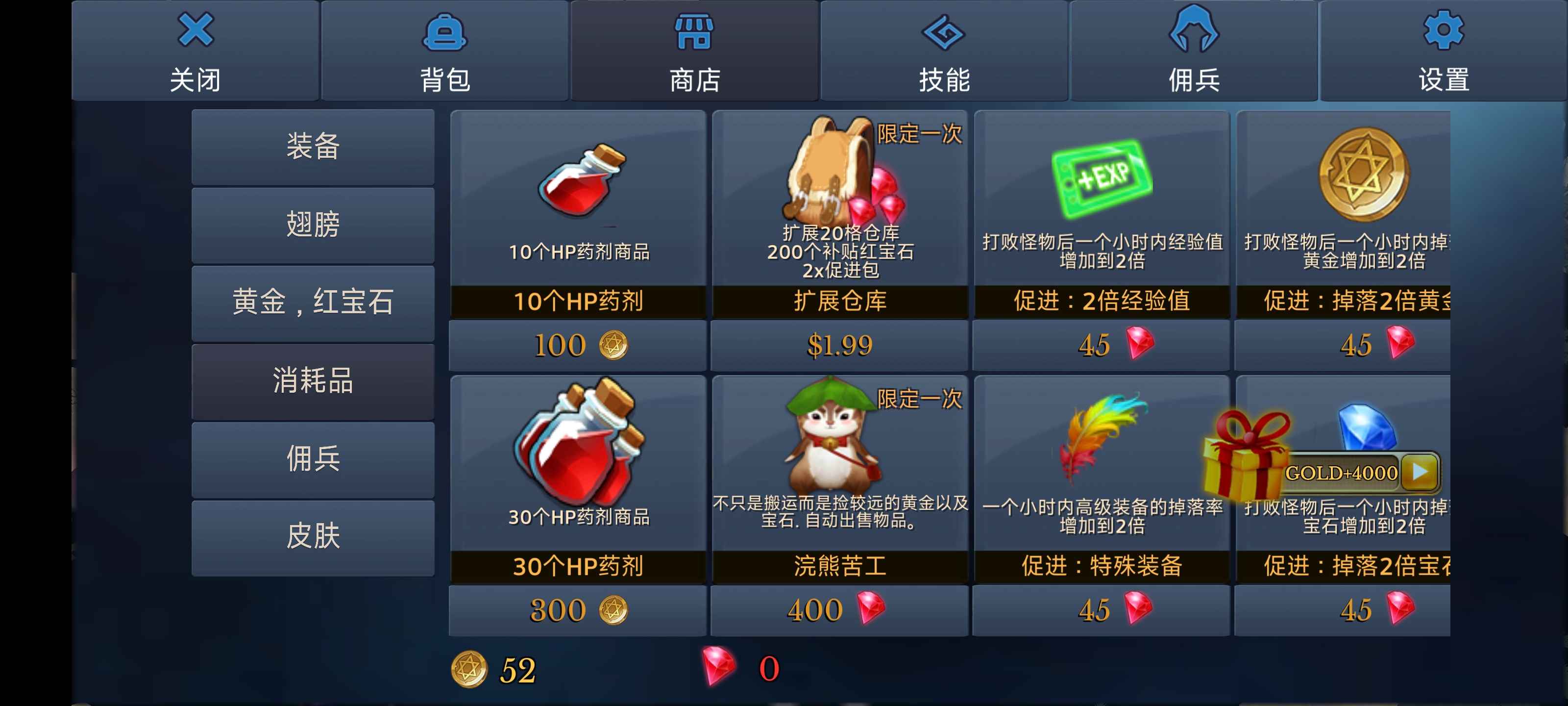Open the 背包 backpack tab
This screenshot has height=706, width=1568.
click(x=445, y=51)
